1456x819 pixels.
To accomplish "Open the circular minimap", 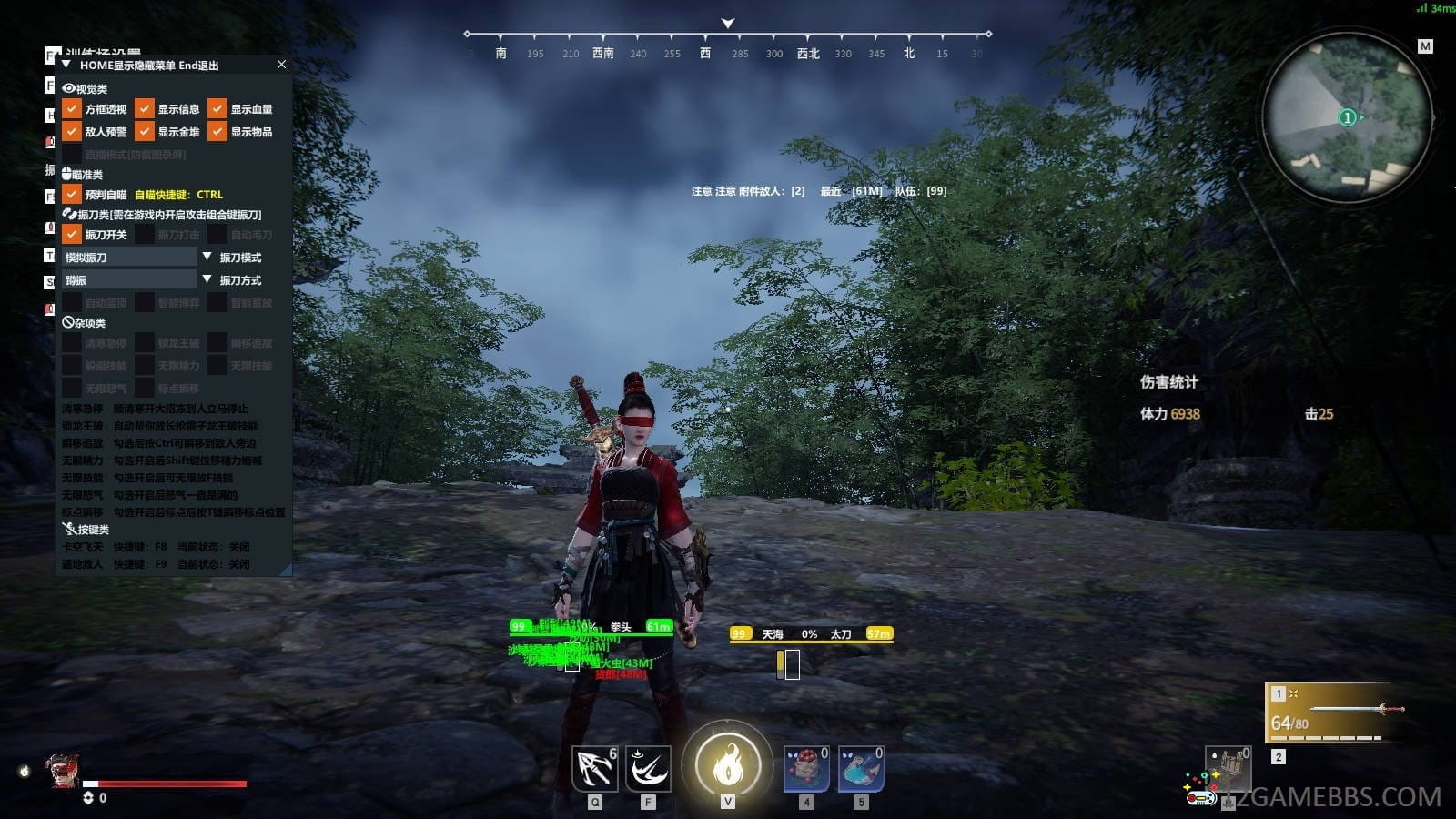I will [1347, 118].
